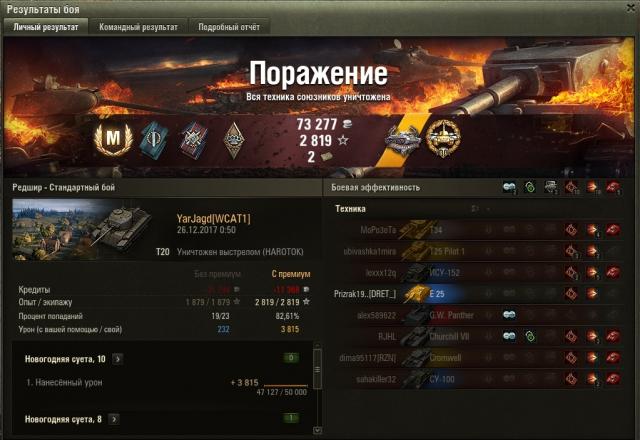
Task: Select the T34 row by MoPo3oTa
Action: click(x=480, y=229)
